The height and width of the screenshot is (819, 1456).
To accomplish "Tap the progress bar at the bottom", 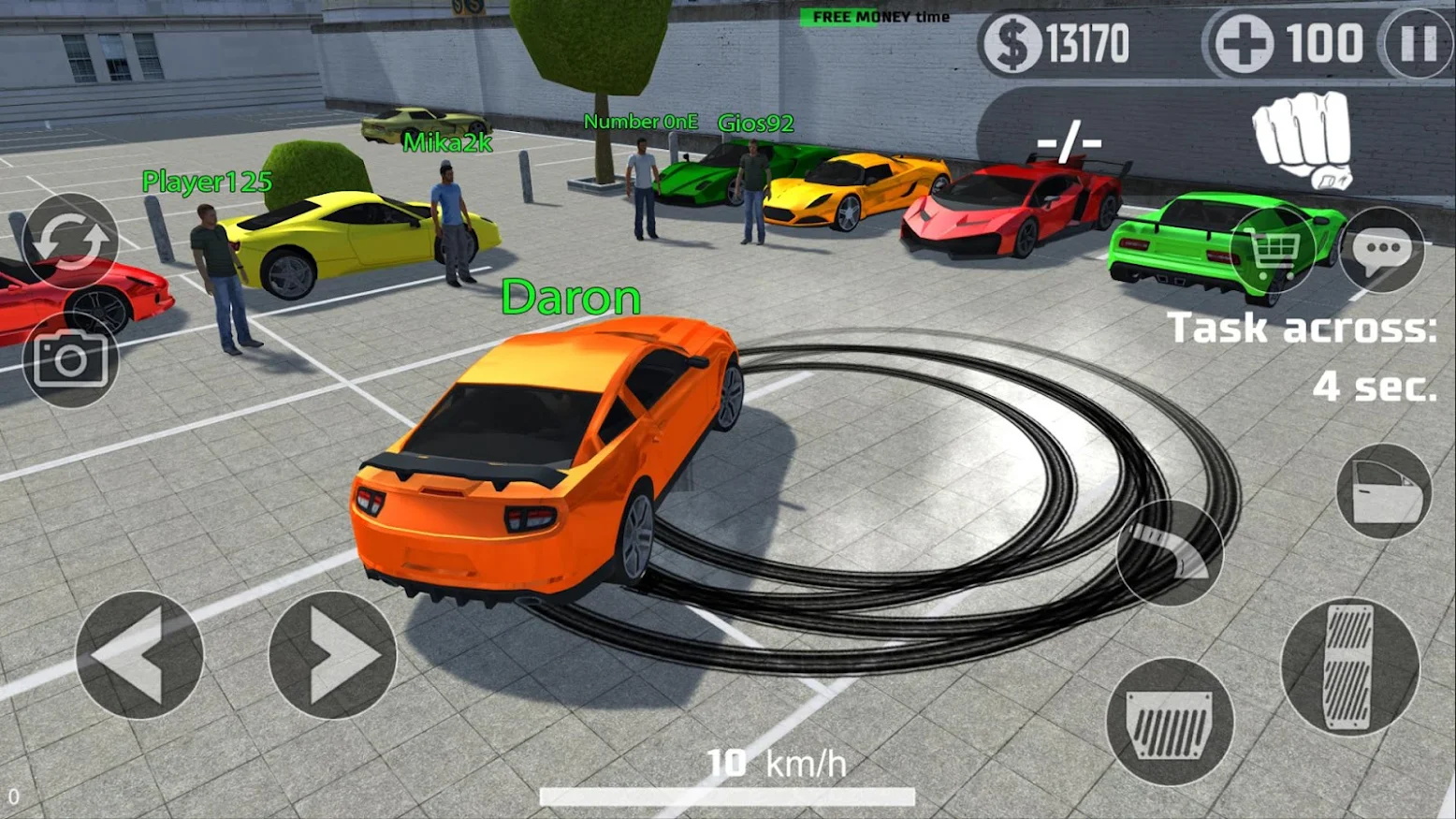I will (728, 797).
